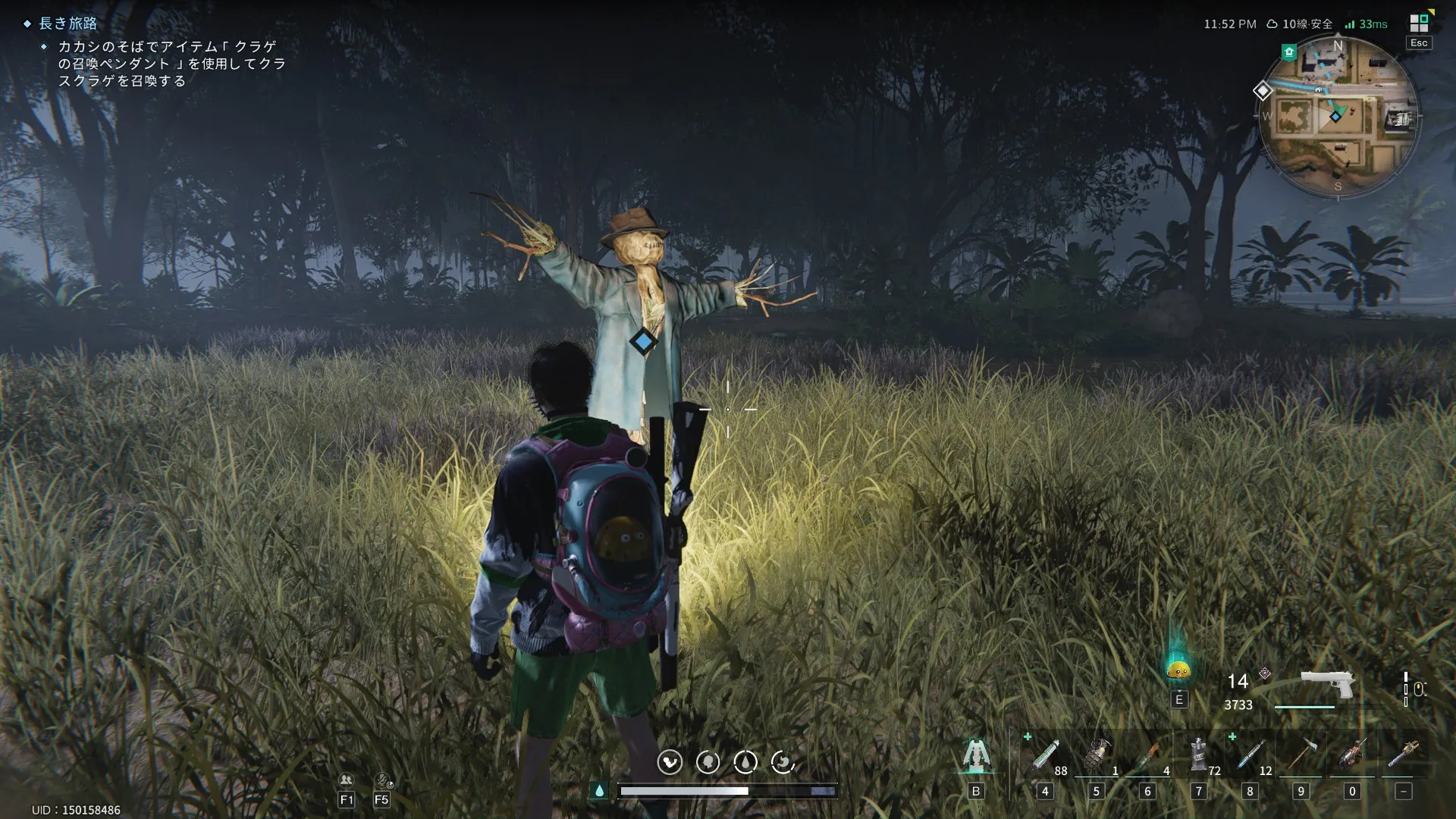Click the equipped white pistol icon
Viewport: 1456px width, 819px height.
click(1328, 683)
